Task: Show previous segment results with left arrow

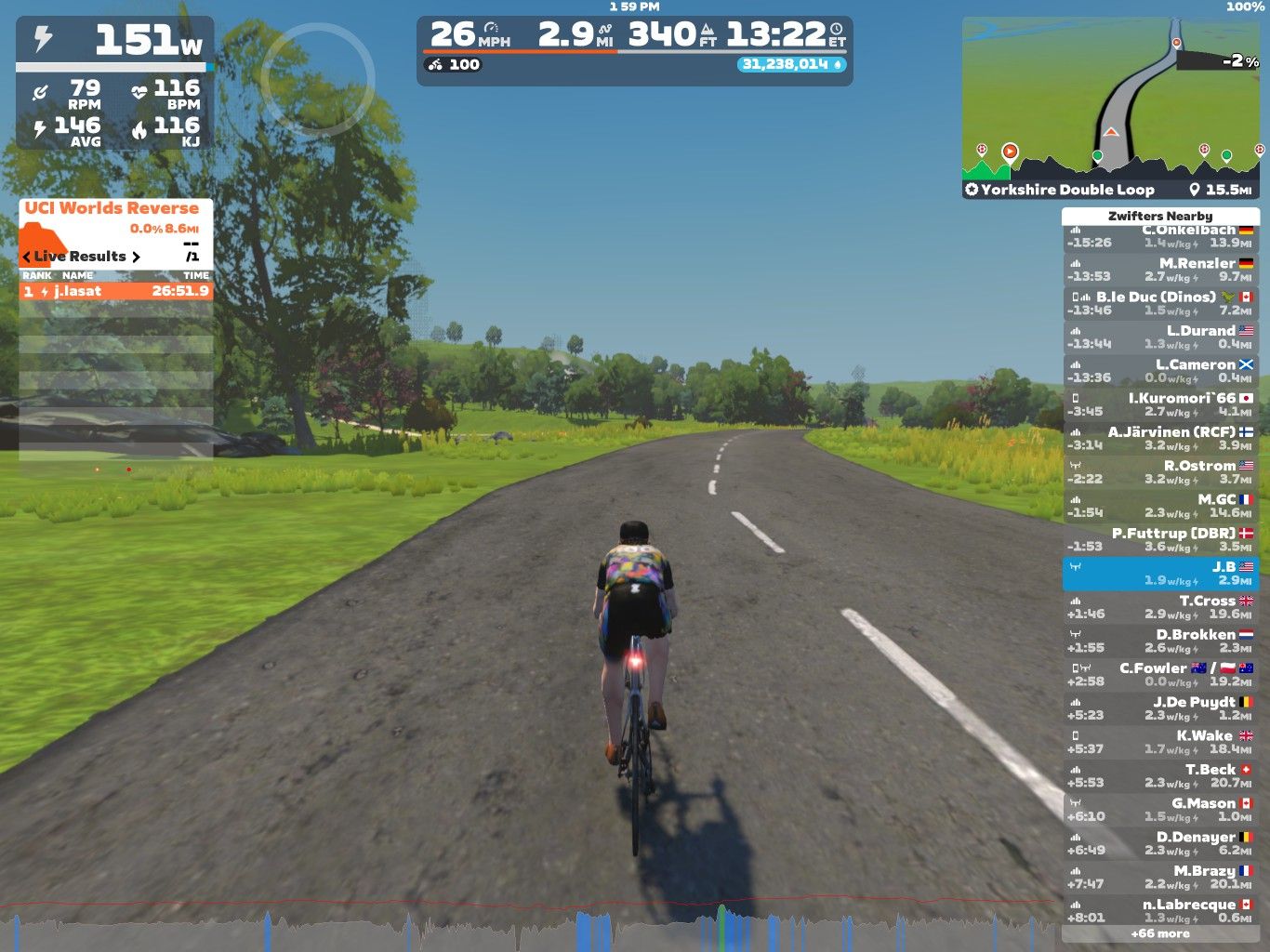Action: click(27, 258)
